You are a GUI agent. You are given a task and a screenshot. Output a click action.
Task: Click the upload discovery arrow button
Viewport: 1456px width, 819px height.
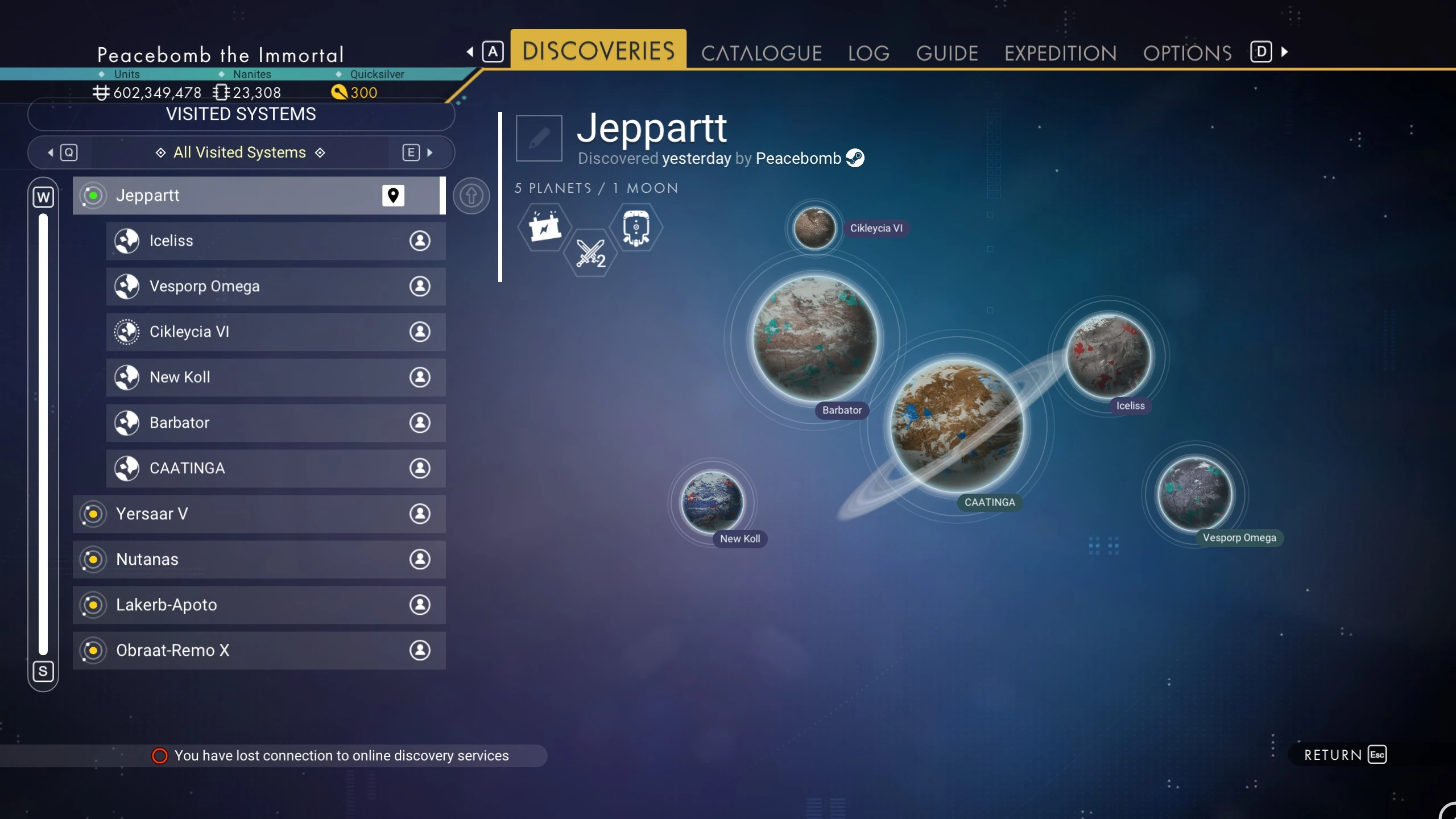pos(471,196)
